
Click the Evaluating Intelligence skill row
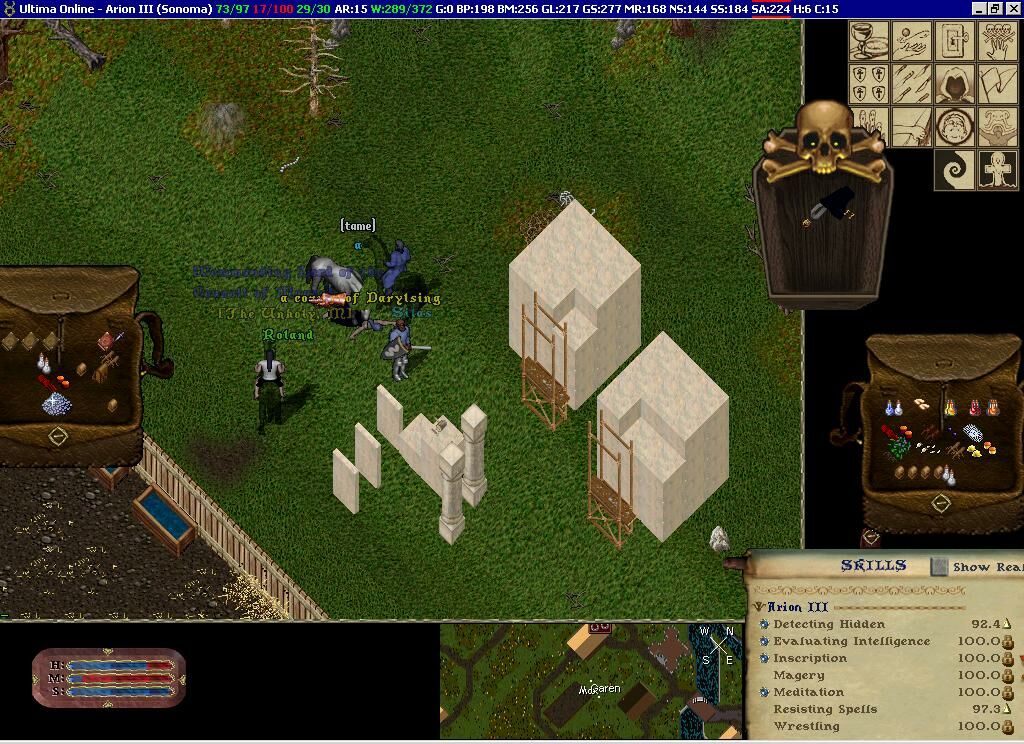click(851, 641)
